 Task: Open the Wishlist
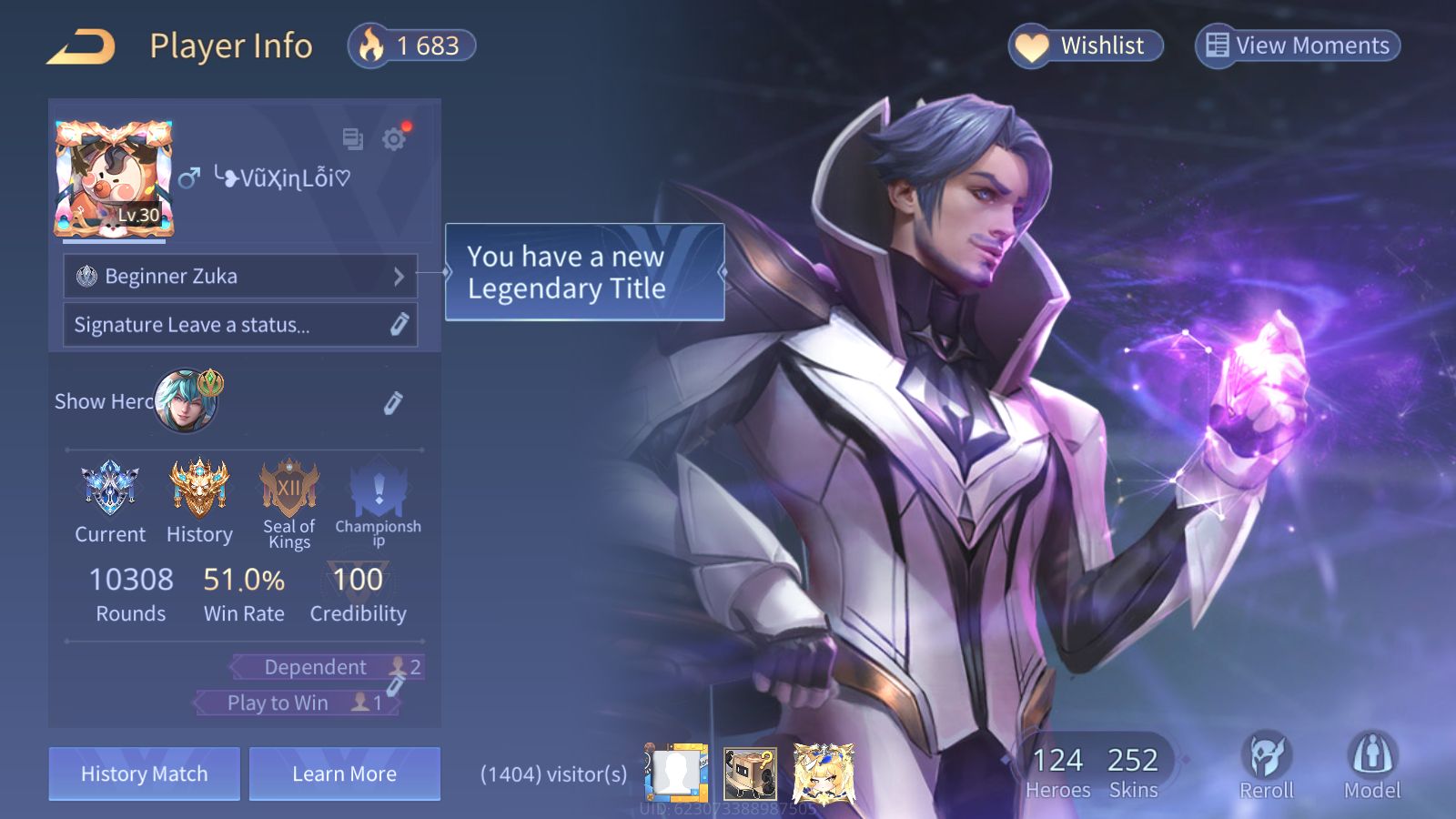pyautogui.click(x=1086, y=45)
